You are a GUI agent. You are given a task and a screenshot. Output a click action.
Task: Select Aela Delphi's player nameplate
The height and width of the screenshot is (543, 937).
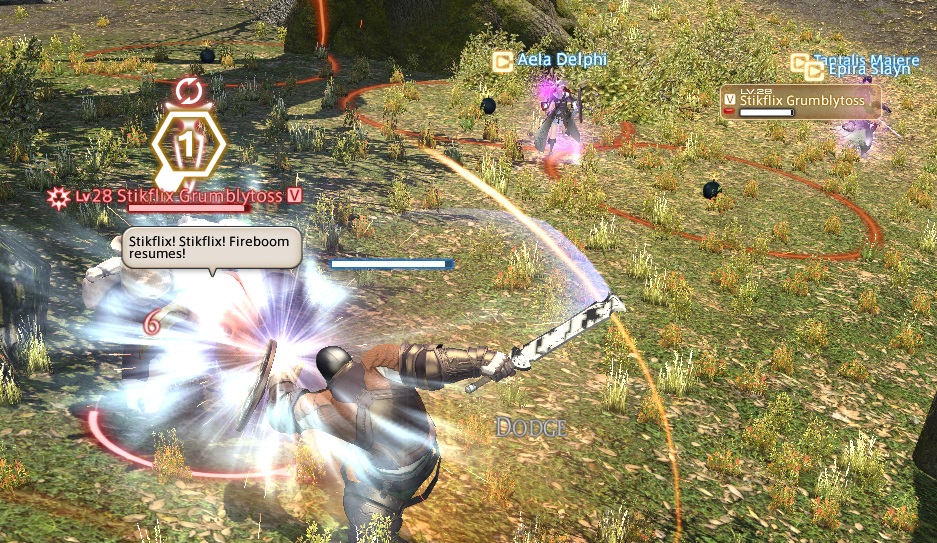pyautogui.click(x=561, y=61)
